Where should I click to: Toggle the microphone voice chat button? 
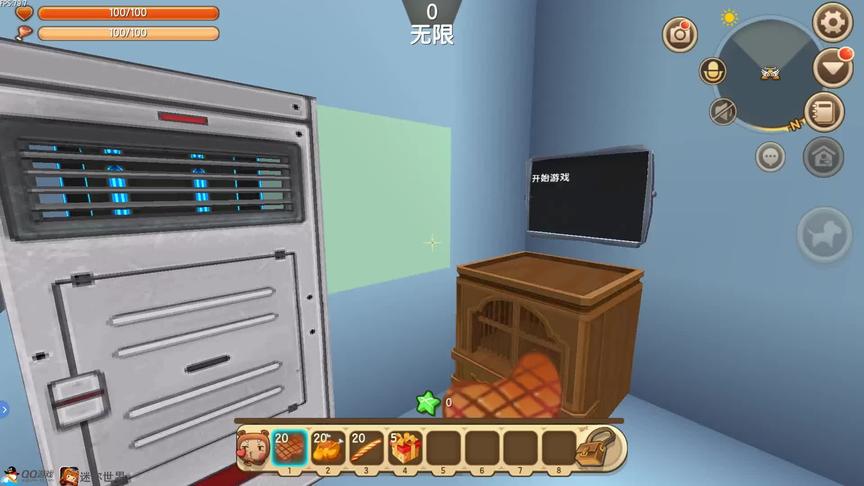tap(713, 71)
